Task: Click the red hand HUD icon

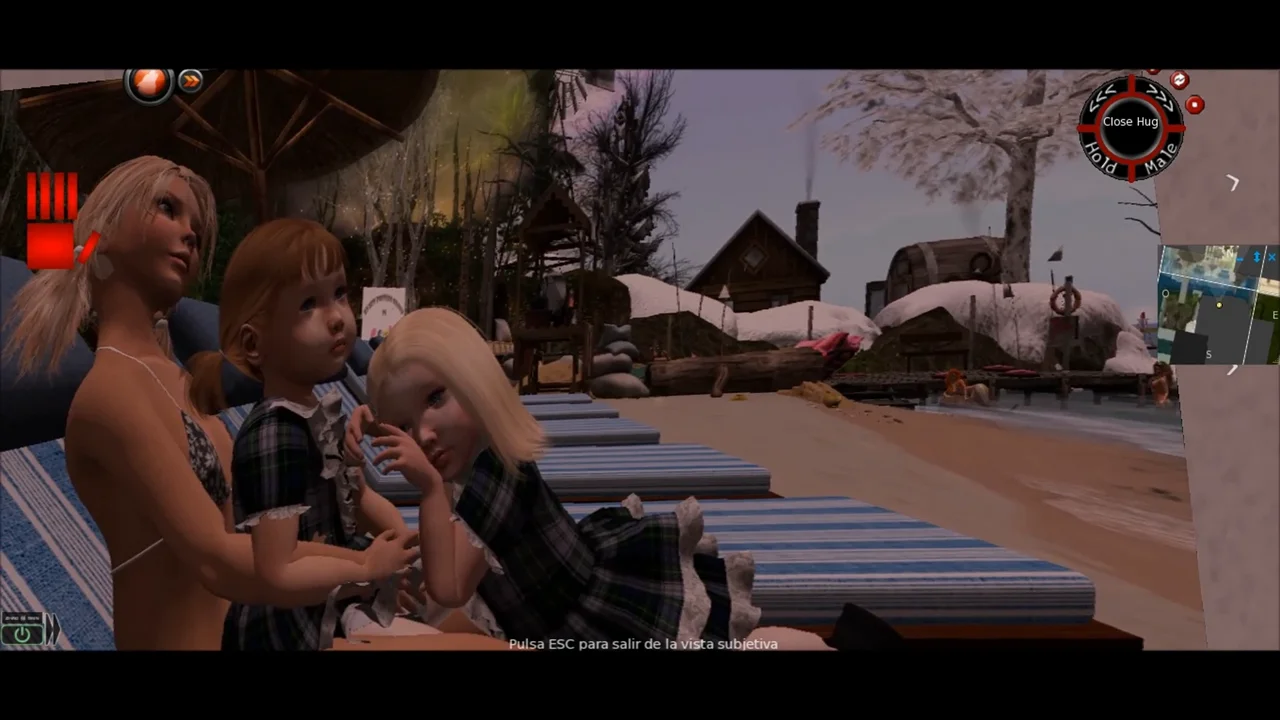Action: tap(52, 221)
